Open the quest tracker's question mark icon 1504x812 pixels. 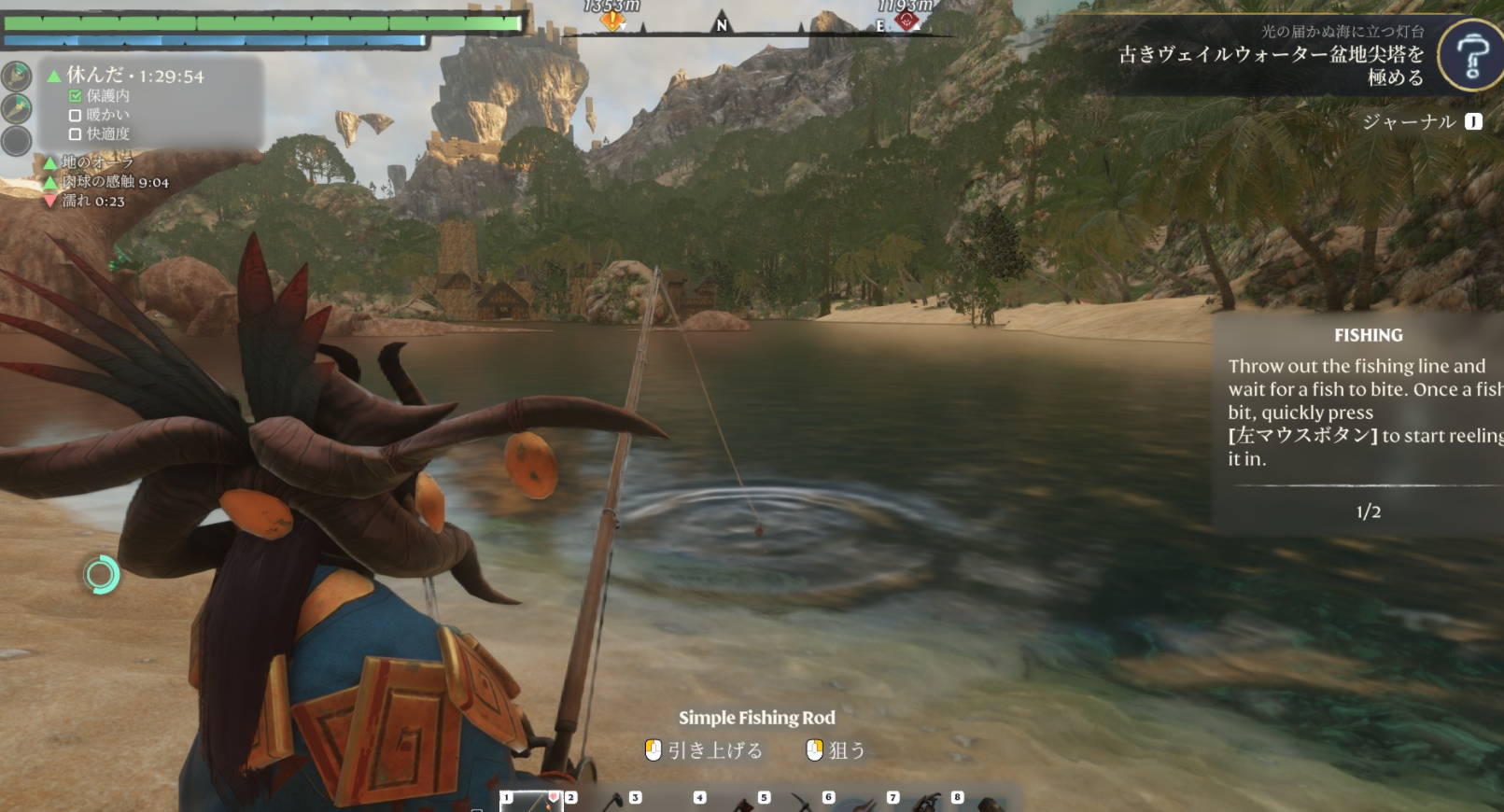pyautogui.click(x=1470, y=56)
